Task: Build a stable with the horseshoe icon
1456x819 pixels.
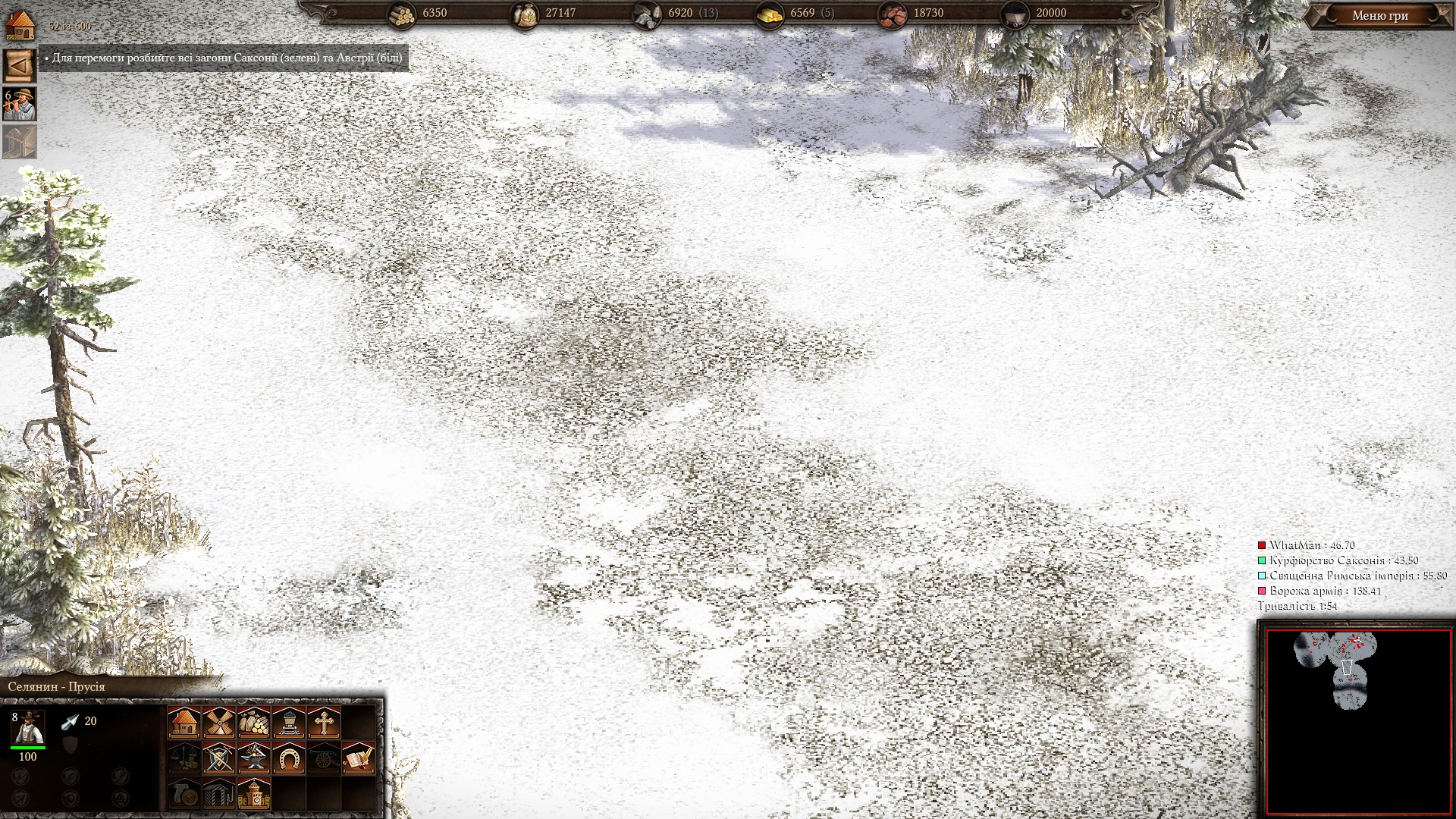Action: 288,758
